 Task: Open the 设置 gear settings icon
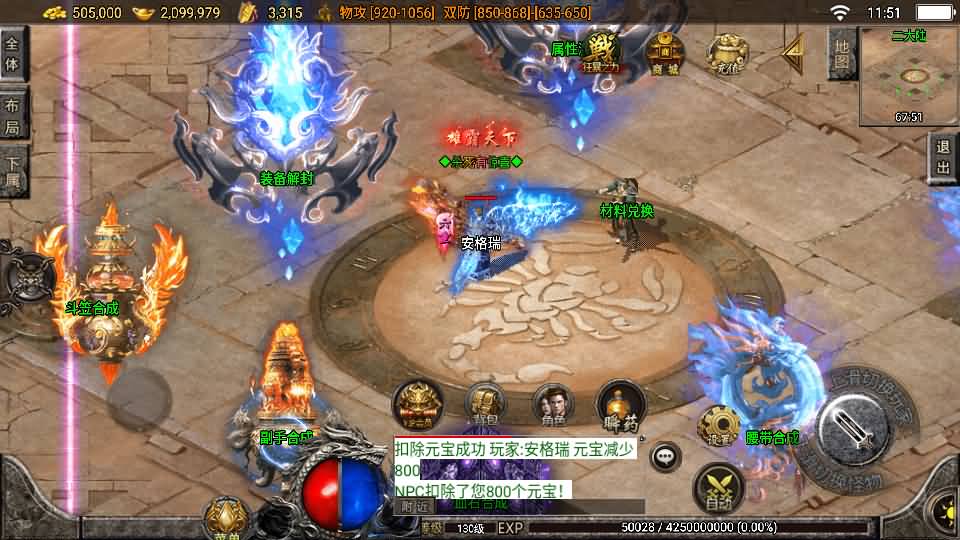[x=718, y=426]
